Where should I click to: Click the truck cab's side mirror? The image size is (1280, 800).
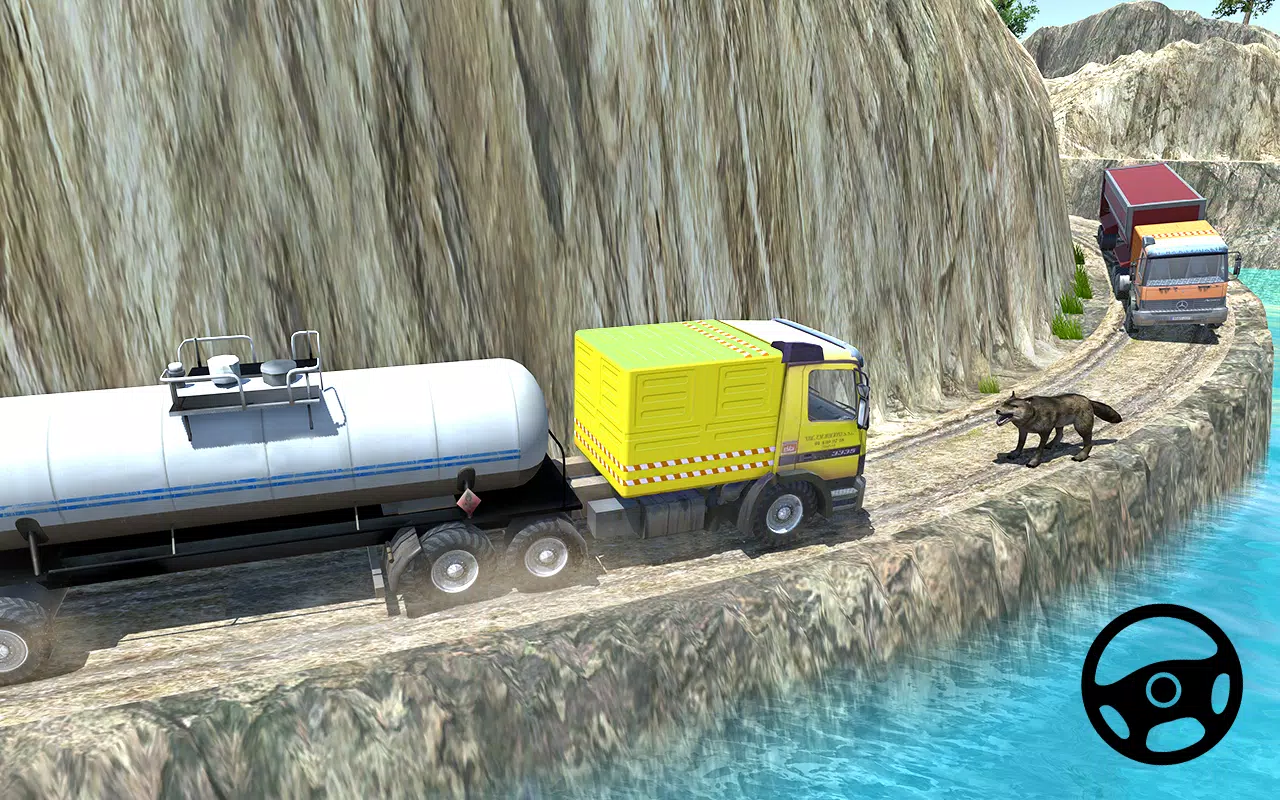(860, 400)
